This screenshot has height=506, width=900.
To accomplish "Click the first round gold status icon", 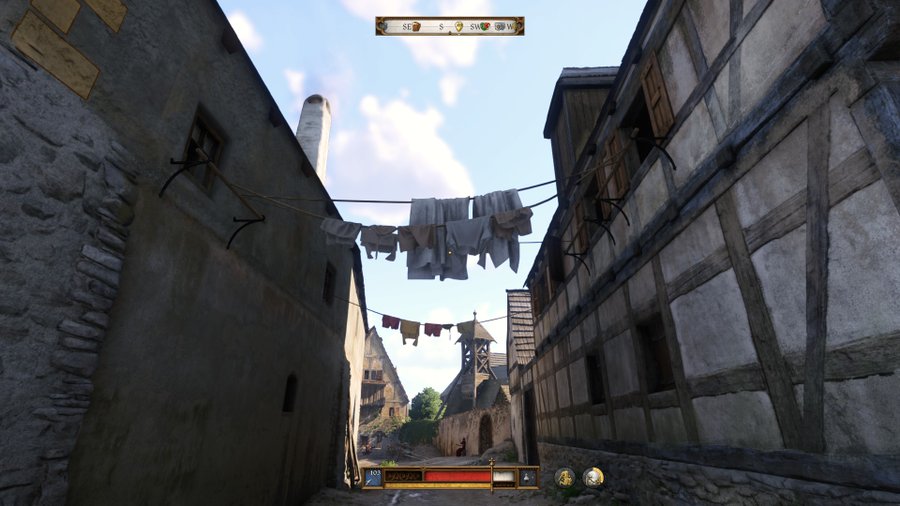I will click(565, 477).
